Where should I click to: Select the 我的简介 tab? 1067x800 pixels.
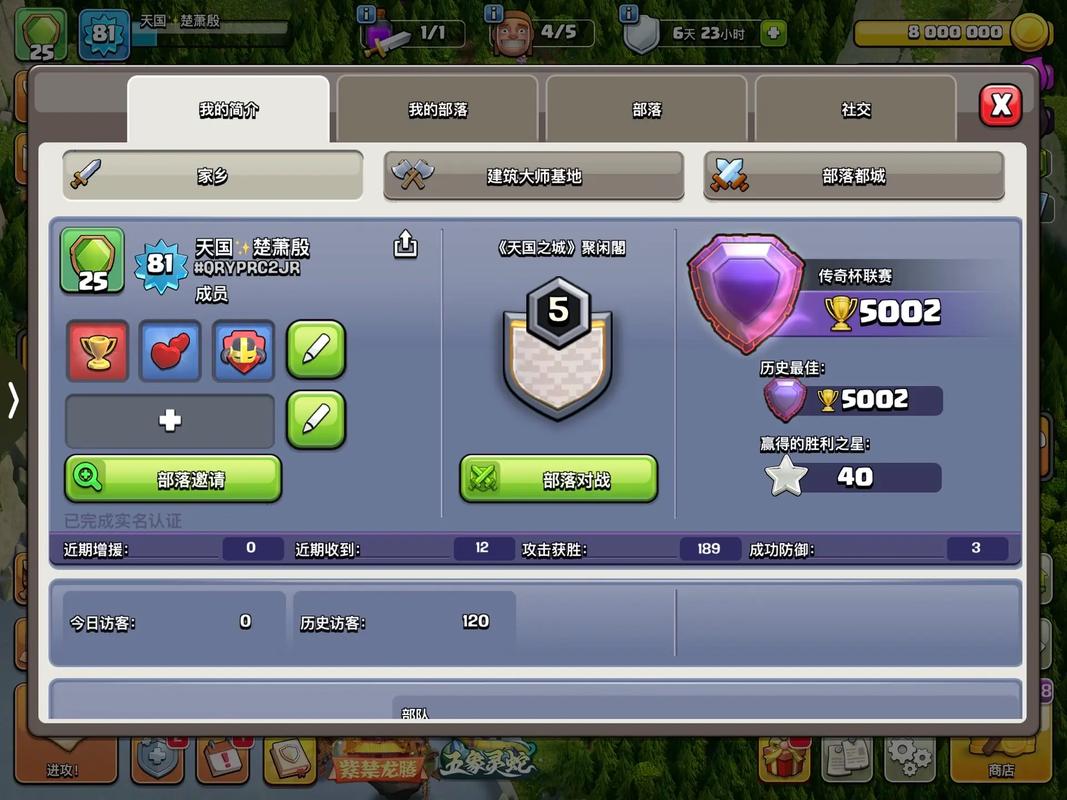(228, 110)
